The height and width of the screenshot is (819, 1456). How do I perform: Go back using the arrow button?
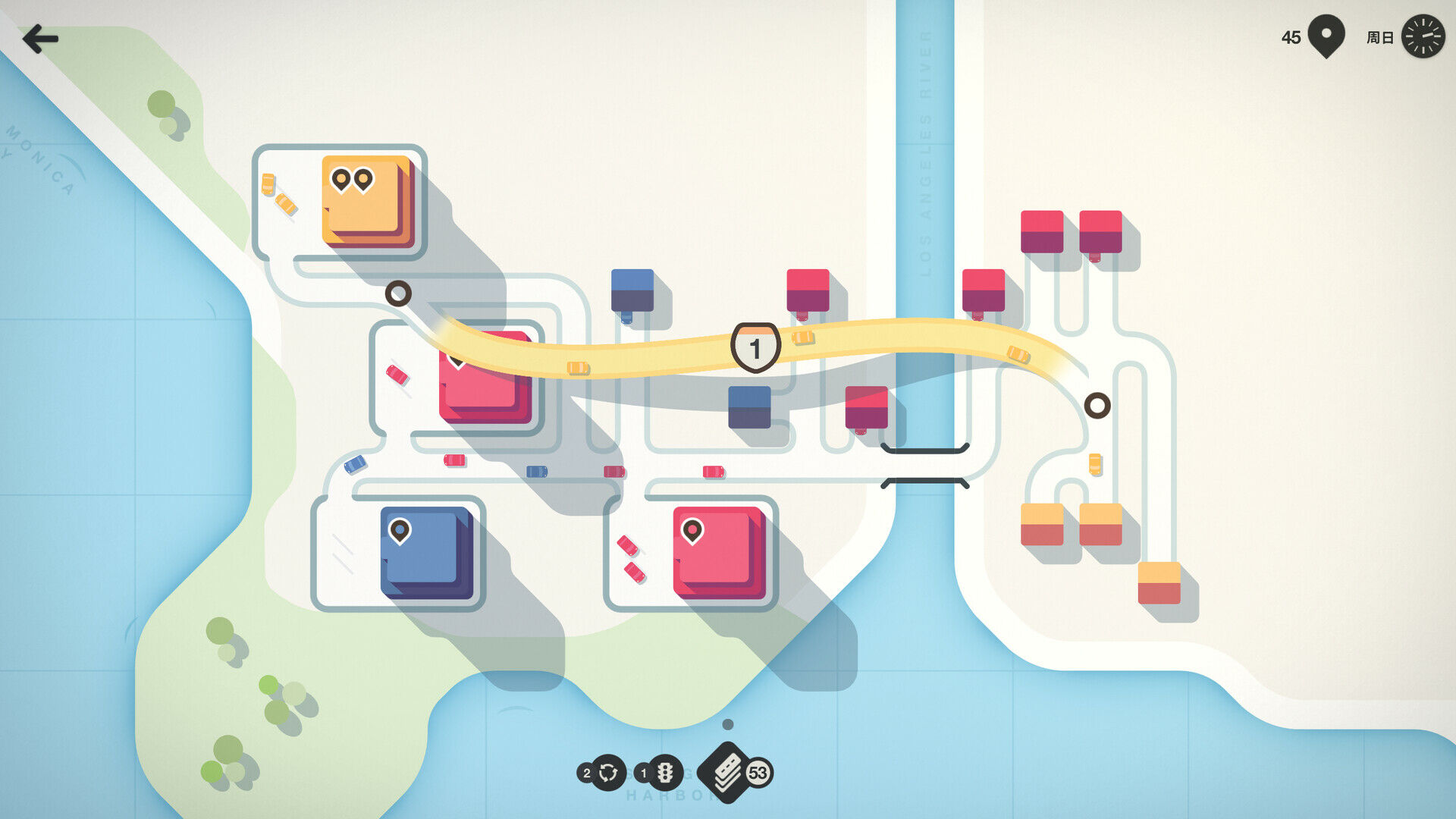click(39, 39)
